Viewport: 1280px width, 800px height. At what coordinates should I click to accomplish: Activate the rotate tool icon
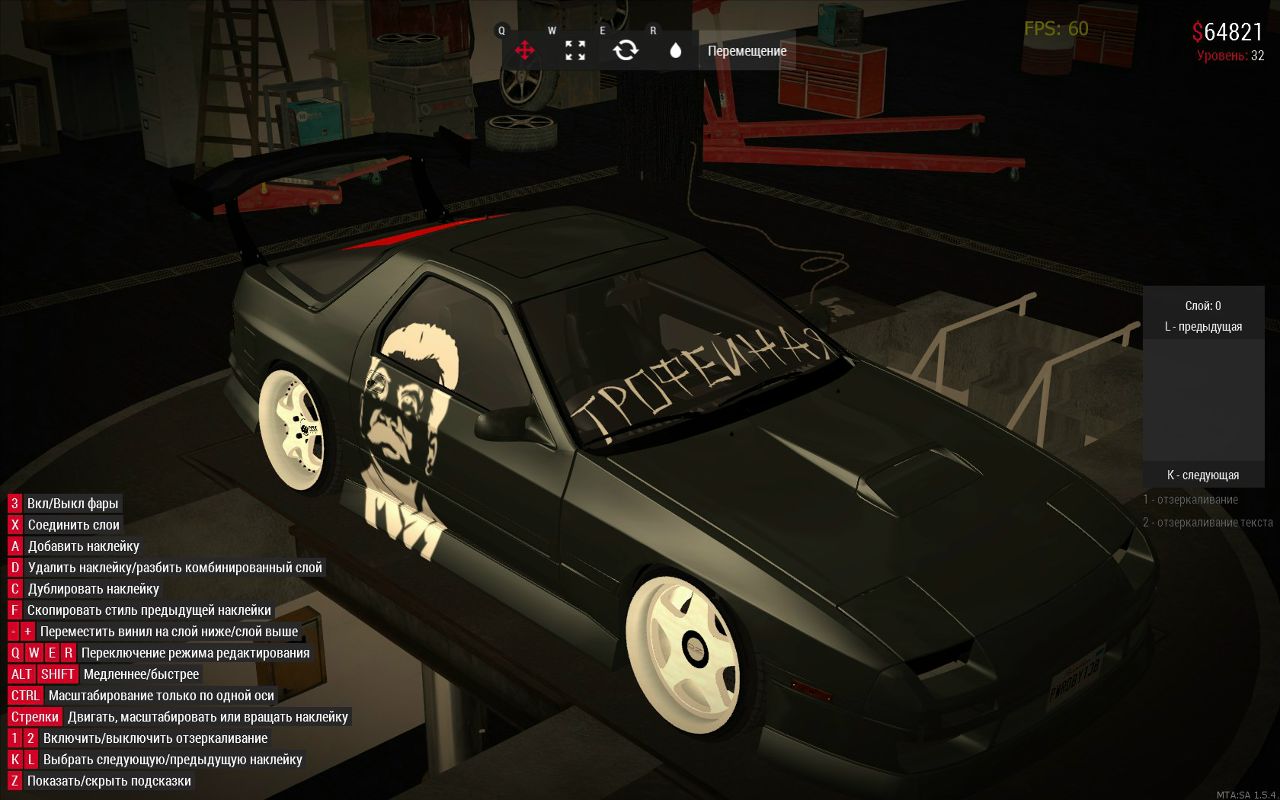coord(626,50)
